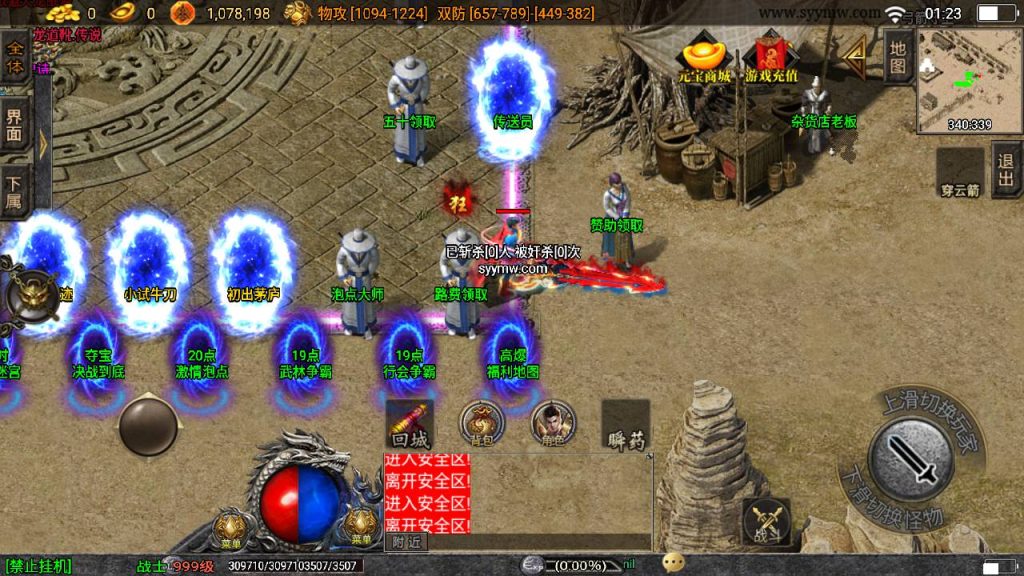The image size is (1024, 576).
Task: Toggle the 战斗 crossed swords mode
Action: click(767, 522)
